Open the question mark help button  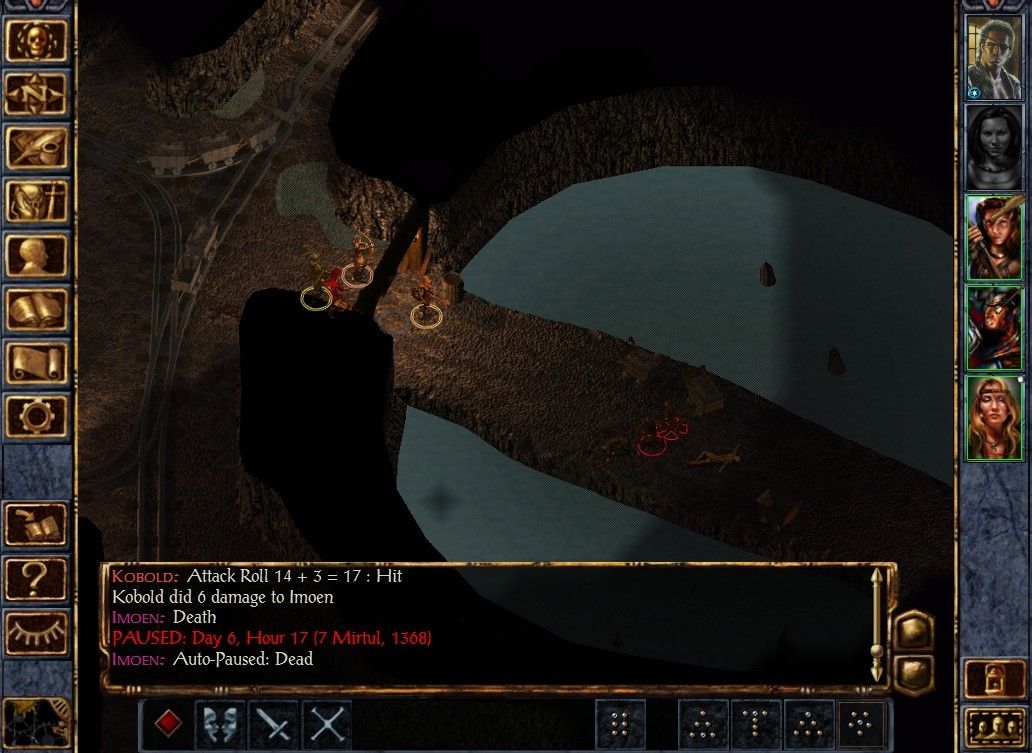click(x=38, y=577)
